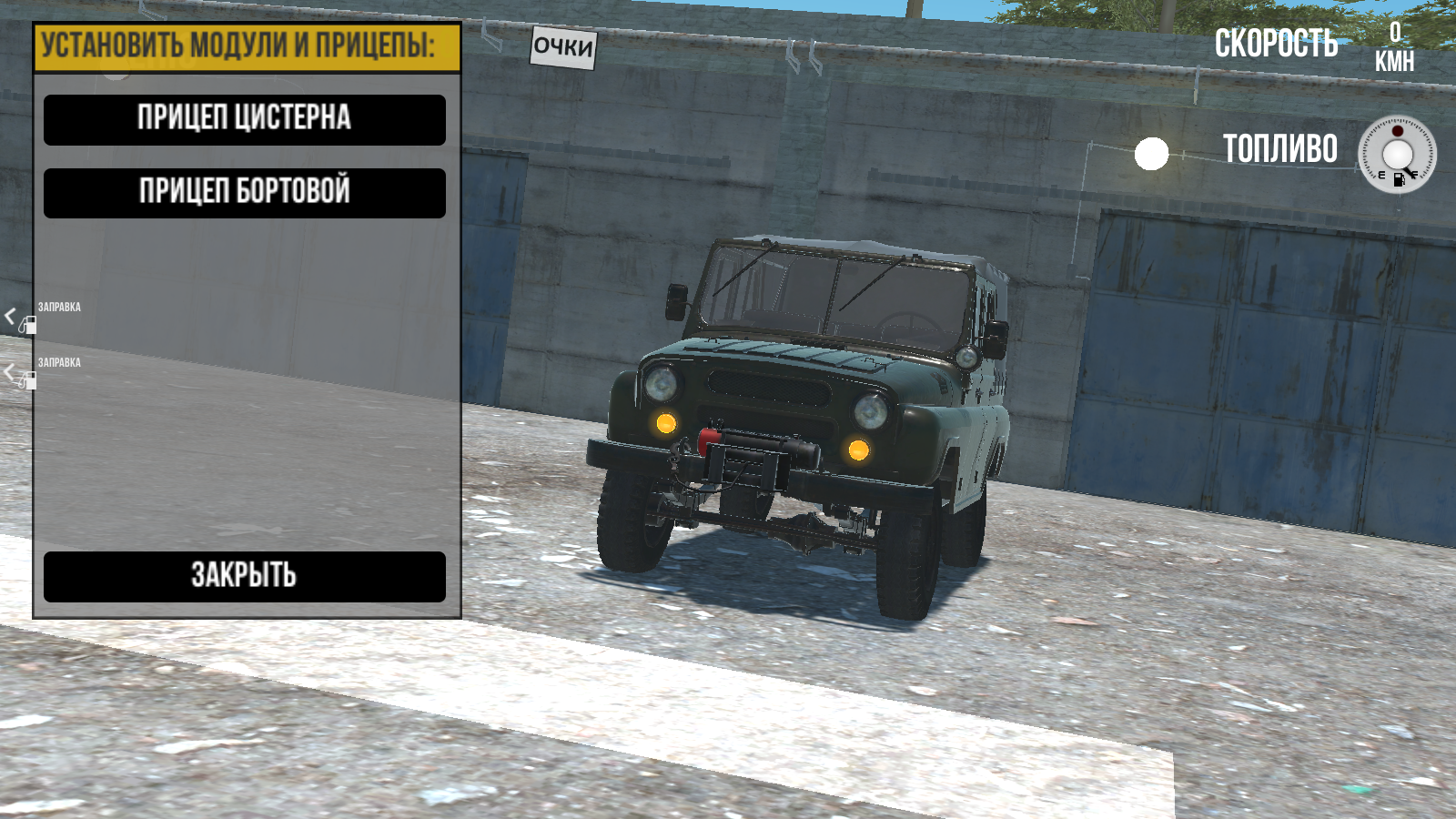Click the lower ЗАПРАВКА fuel pump icon
Viewport: 1456px width, 819px height.
29,380
